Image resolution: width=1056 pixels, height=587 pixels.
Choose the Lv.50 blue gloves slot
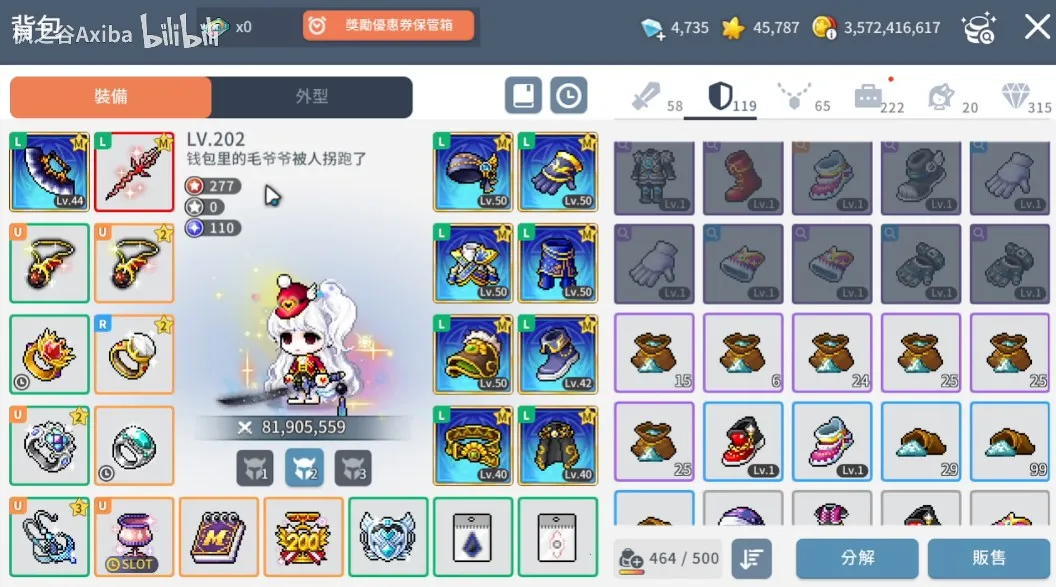pyautogui.click(x=557, y=171)
